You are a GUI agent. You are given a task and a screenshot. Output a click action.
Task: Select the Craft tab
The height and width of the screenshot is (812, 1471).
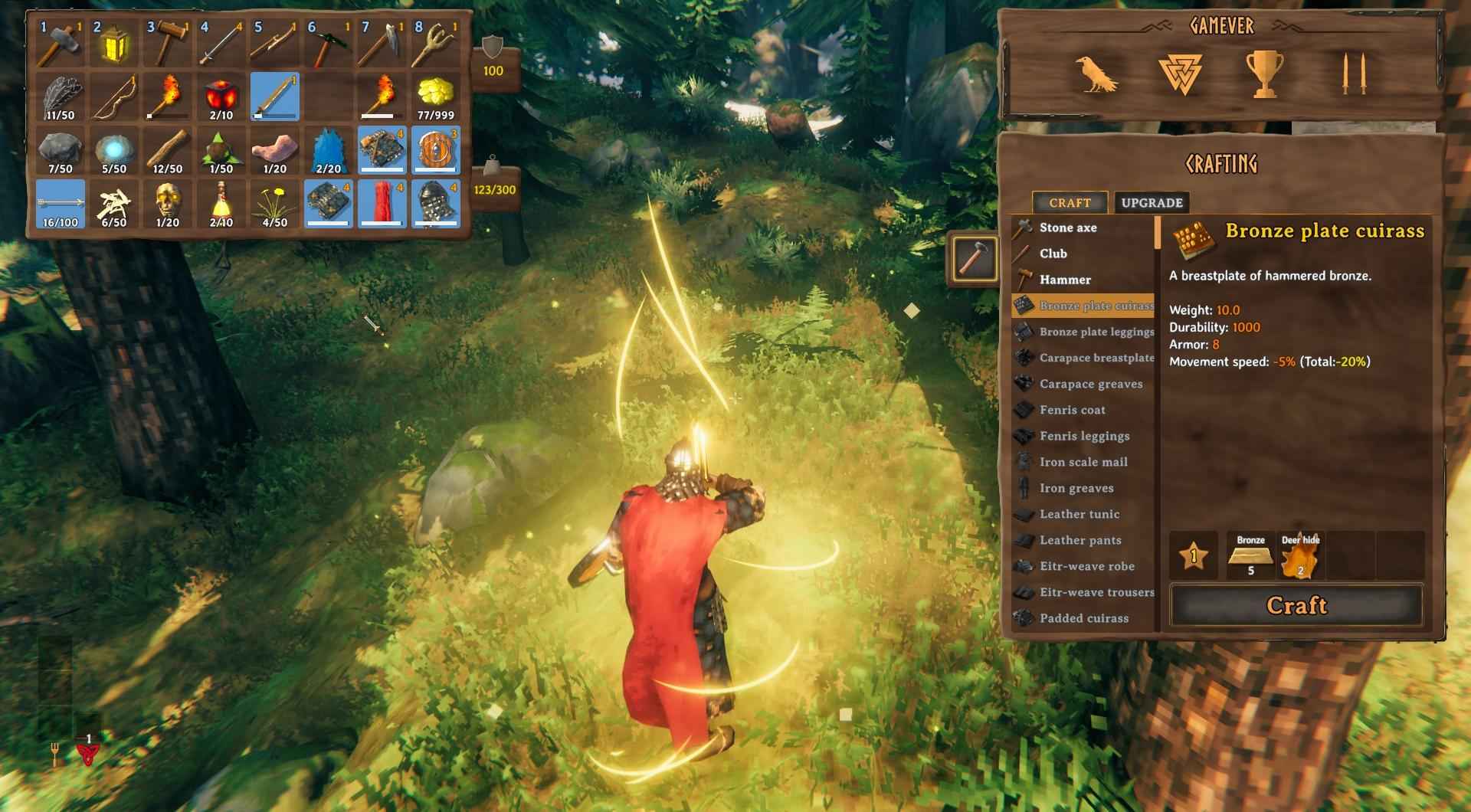pos(1070,203)
